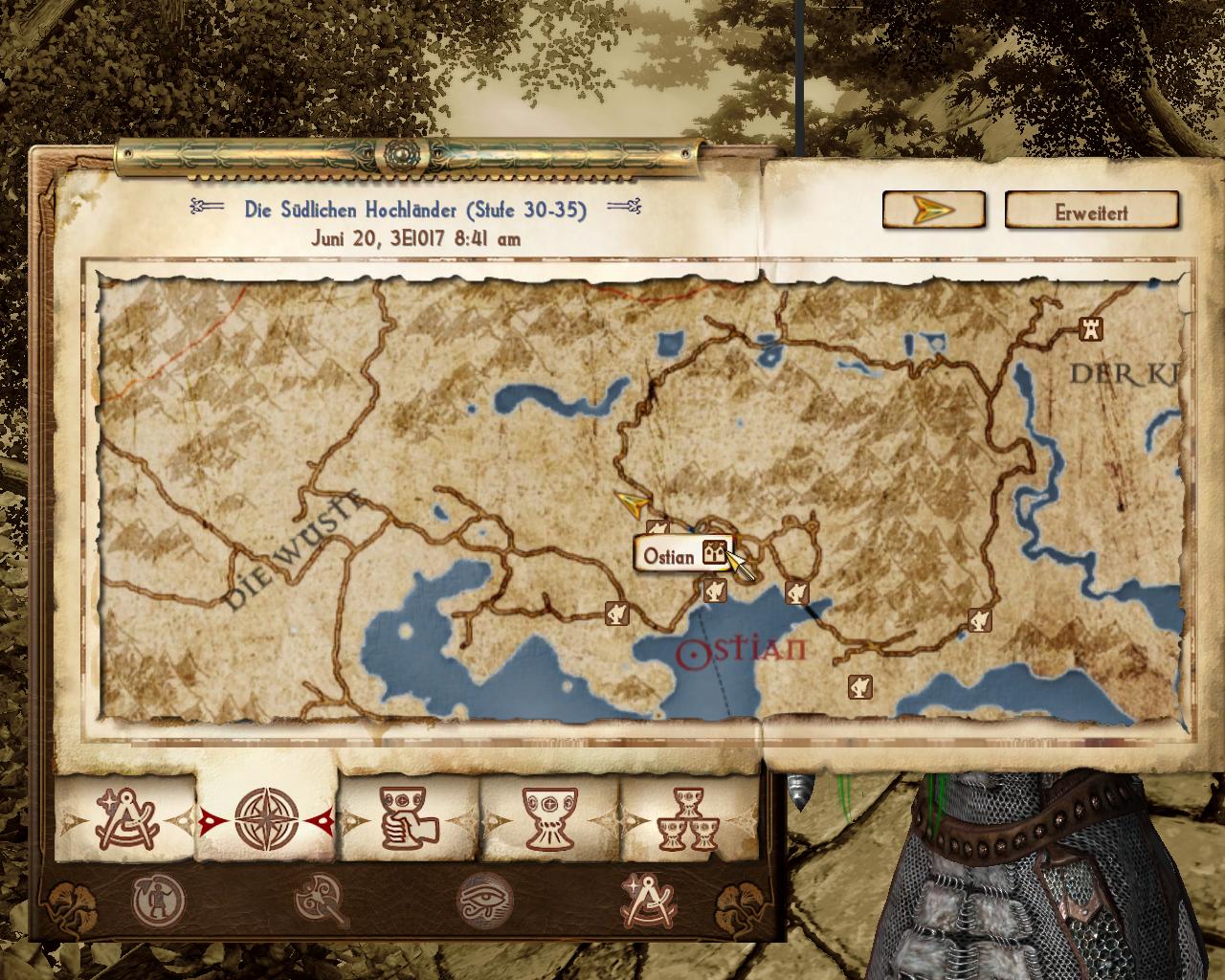
Task: Click the drafting compass icon in bottom bar
Action: tap(648, 901)
